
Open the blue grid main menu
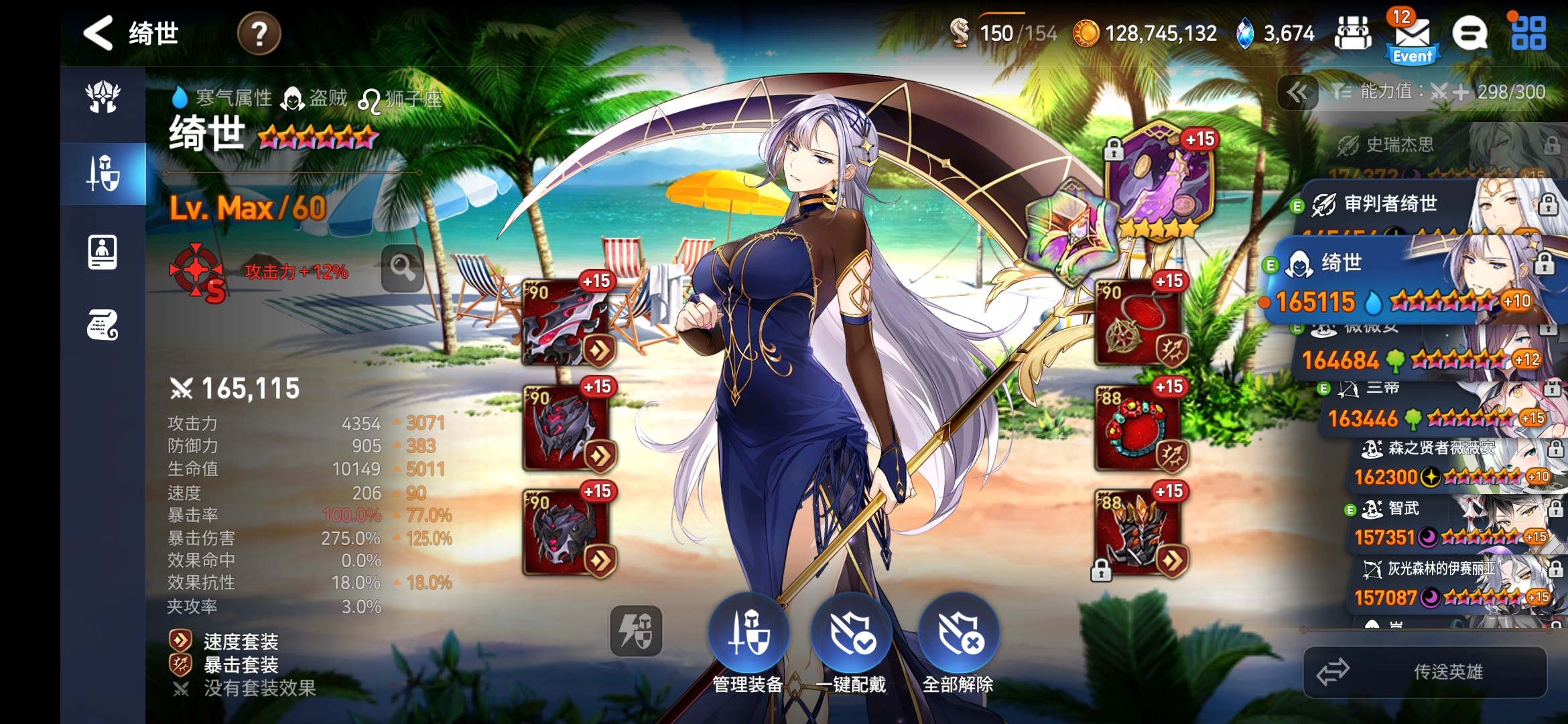(1528, 34)
